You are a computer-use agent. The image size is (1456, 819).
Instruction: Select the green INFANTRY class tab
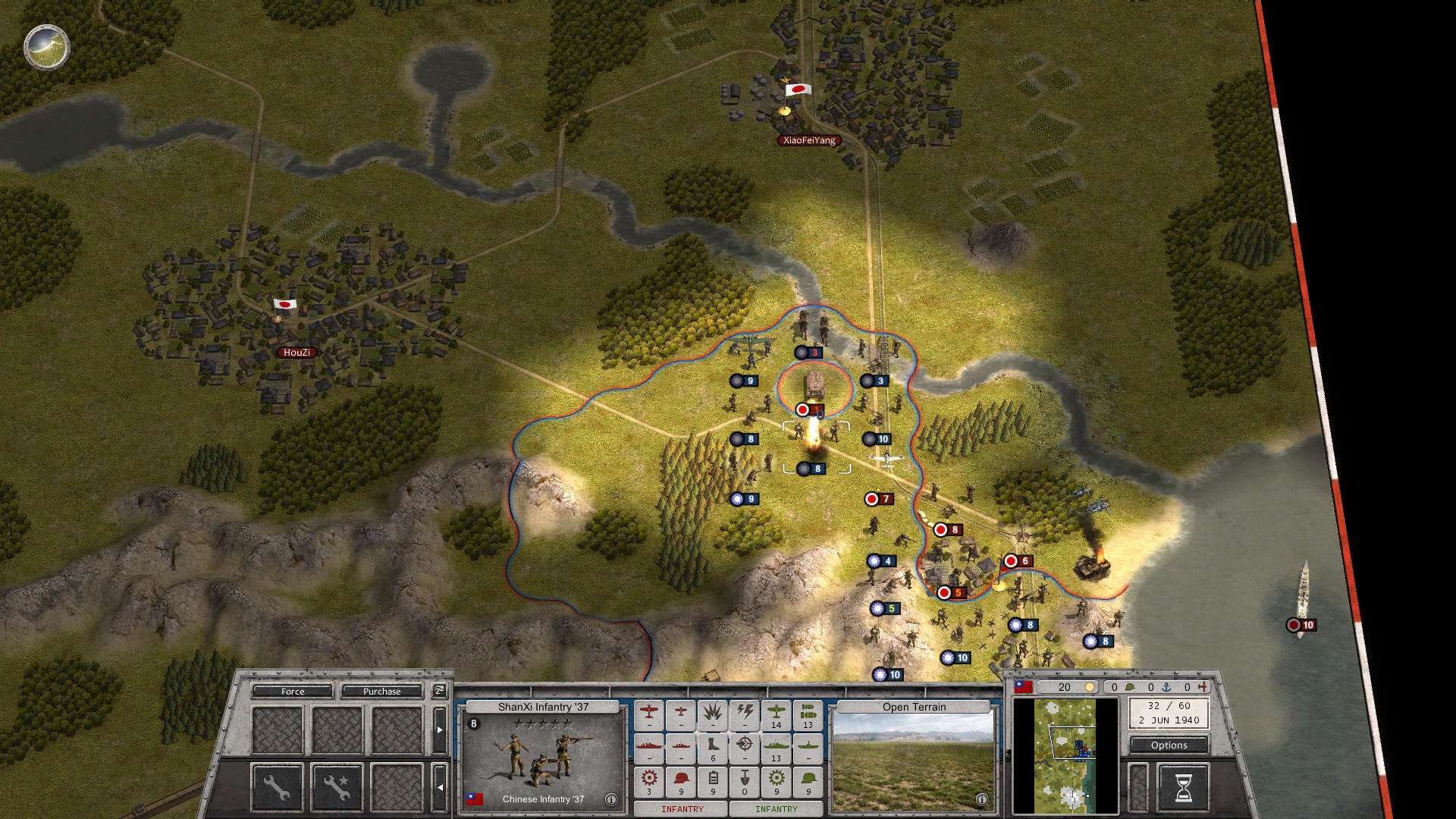click(777, 810)
